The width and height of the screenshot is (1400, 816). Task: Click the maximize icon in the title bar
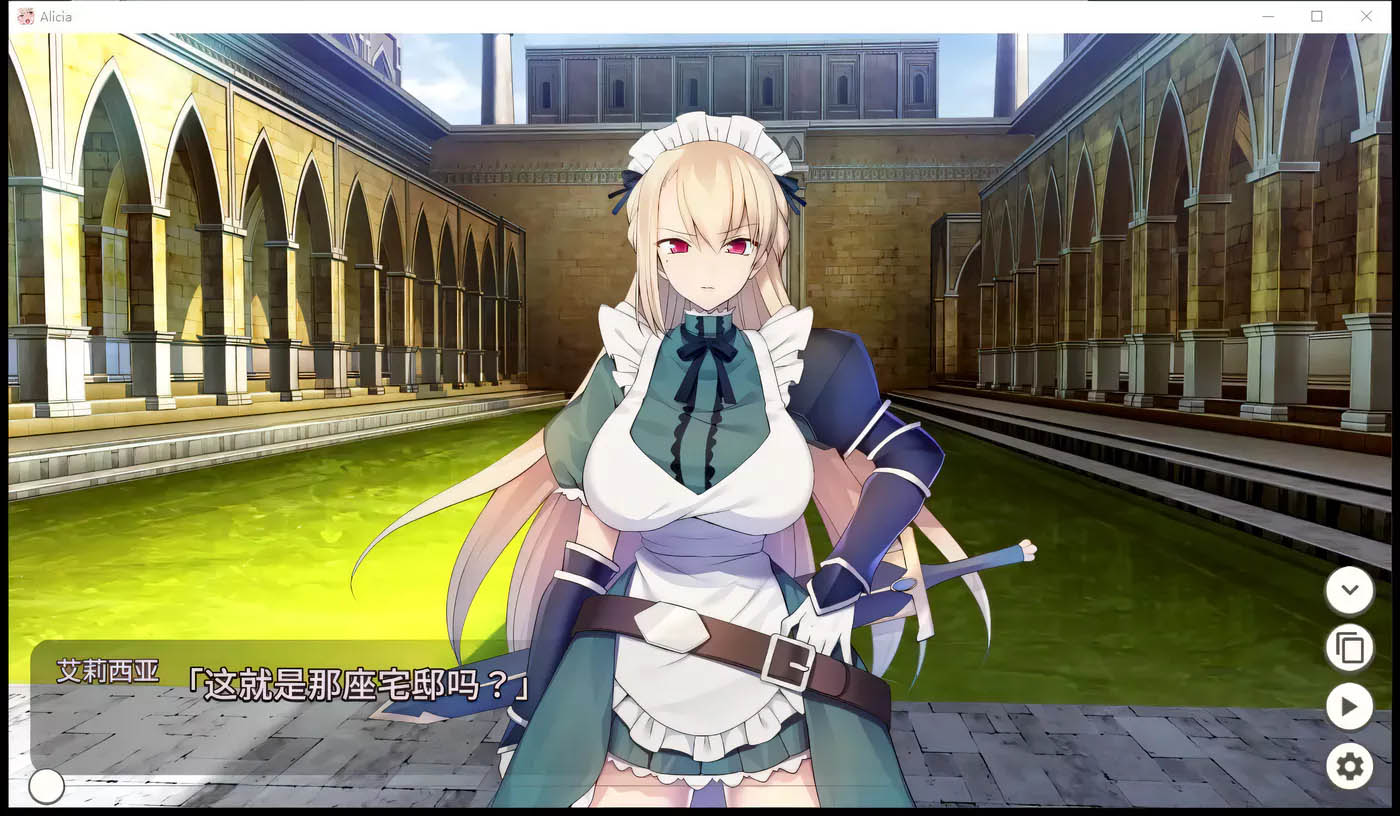pyautogui.click(x=1315, y=16)
